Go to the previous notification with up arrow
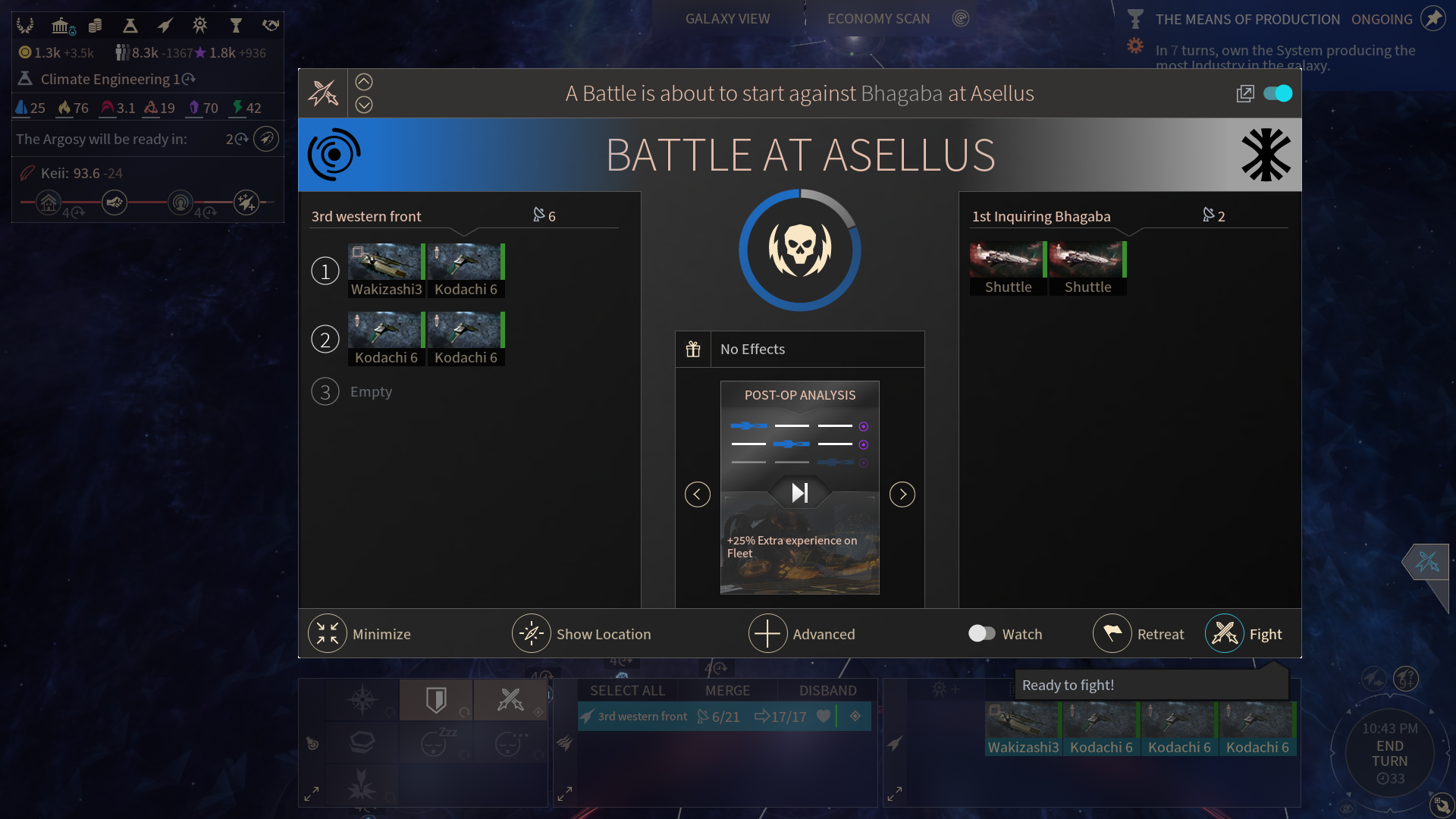The height and width of the screenshot is (819, 1456). coord(364,82)
